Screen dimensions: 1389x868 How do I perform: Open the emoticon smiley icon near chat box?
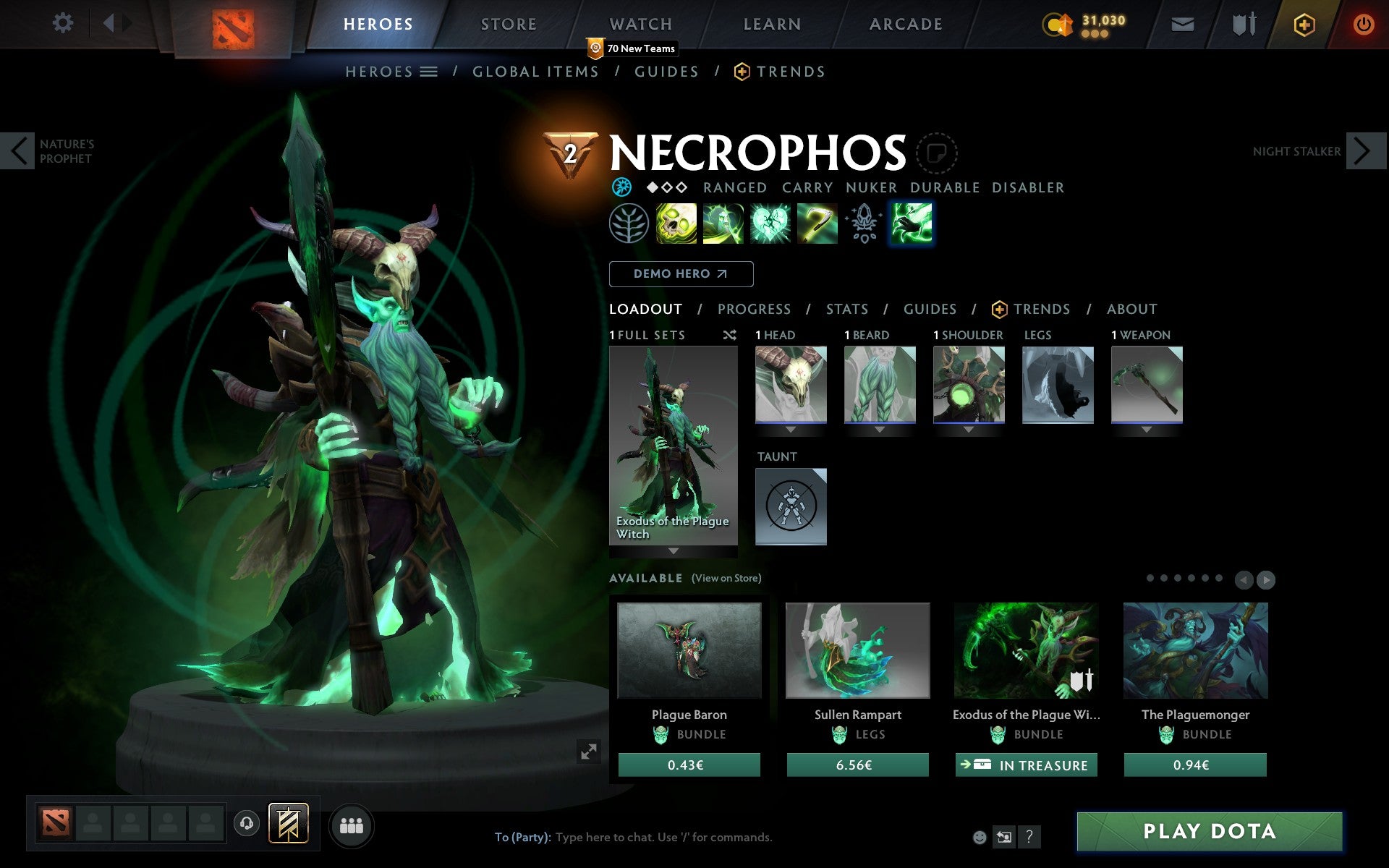pyautogui.click(x=981, y=838)
